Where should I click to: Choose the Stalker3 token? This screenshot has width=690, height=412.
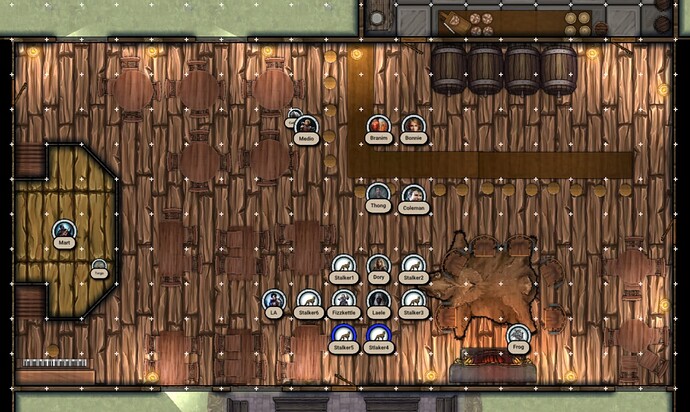coord(413,300)
